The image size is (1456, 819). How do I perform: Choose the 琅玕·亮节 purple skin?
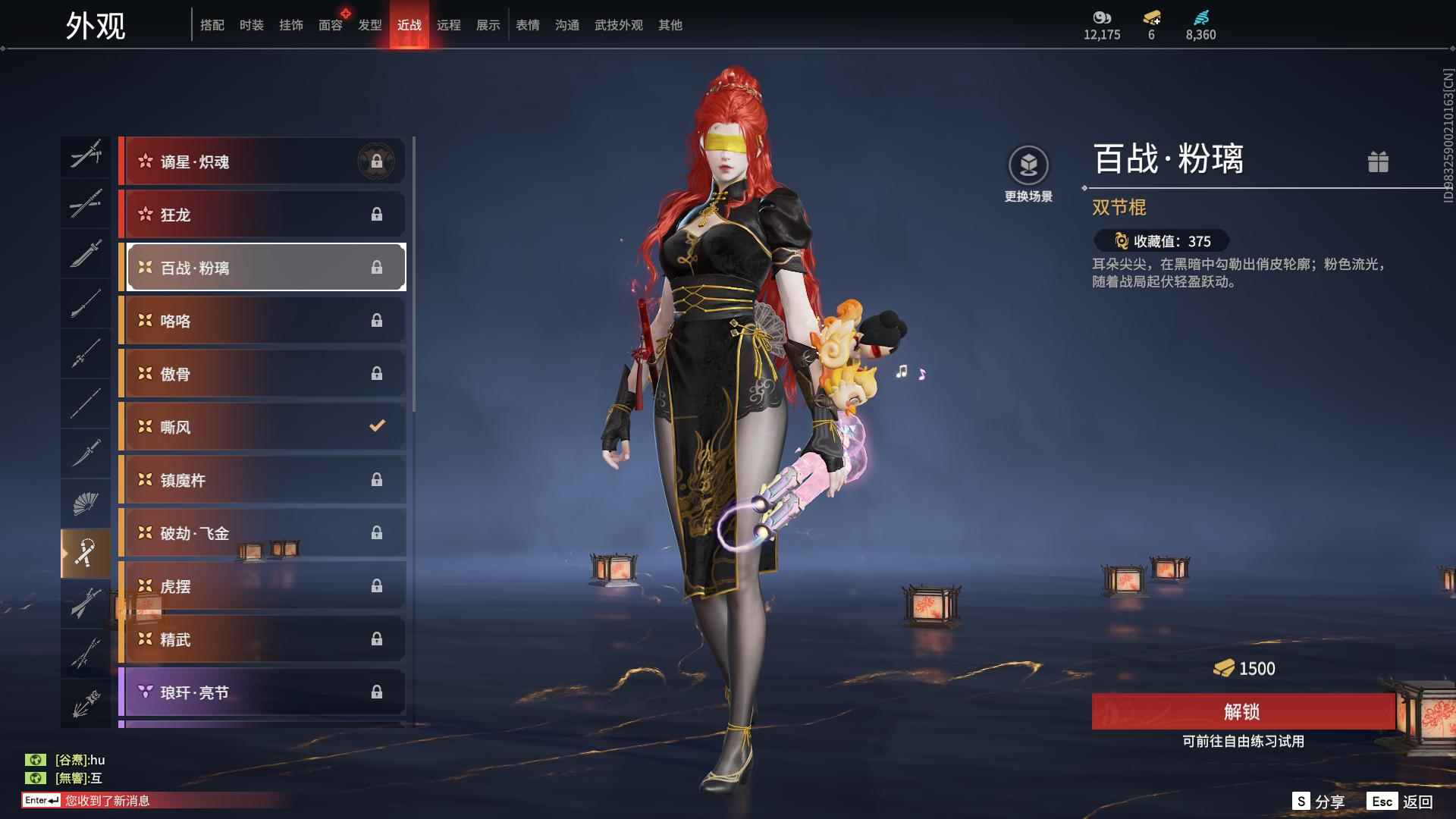tap(262, 692)
